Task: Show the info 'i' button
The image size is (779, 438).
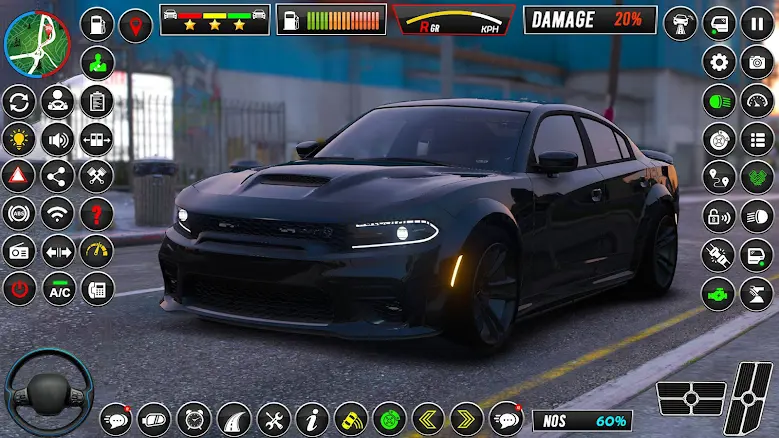Action: (x=312, y=417)
